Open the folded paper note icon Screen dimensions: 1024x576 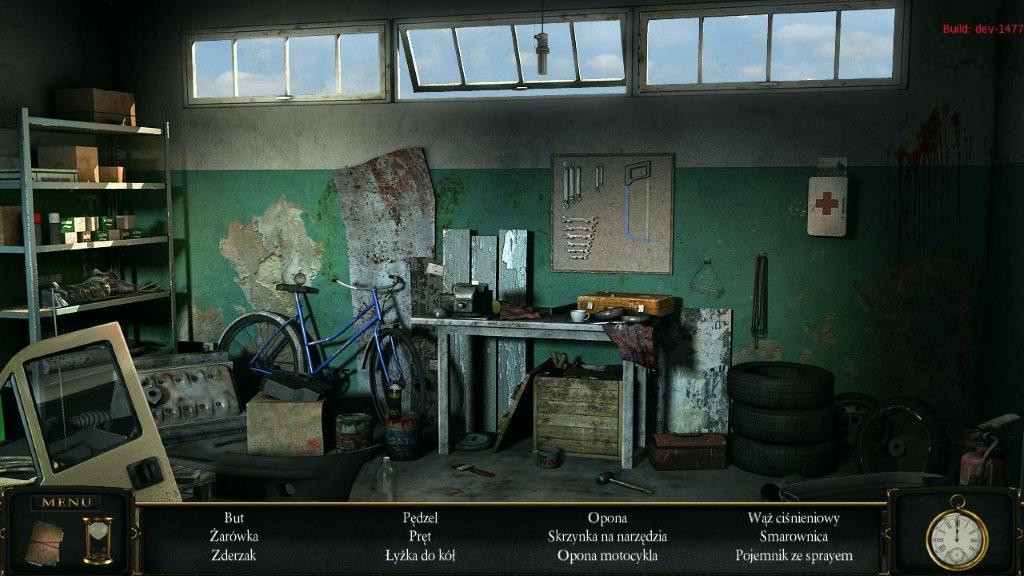coord(44,543)
